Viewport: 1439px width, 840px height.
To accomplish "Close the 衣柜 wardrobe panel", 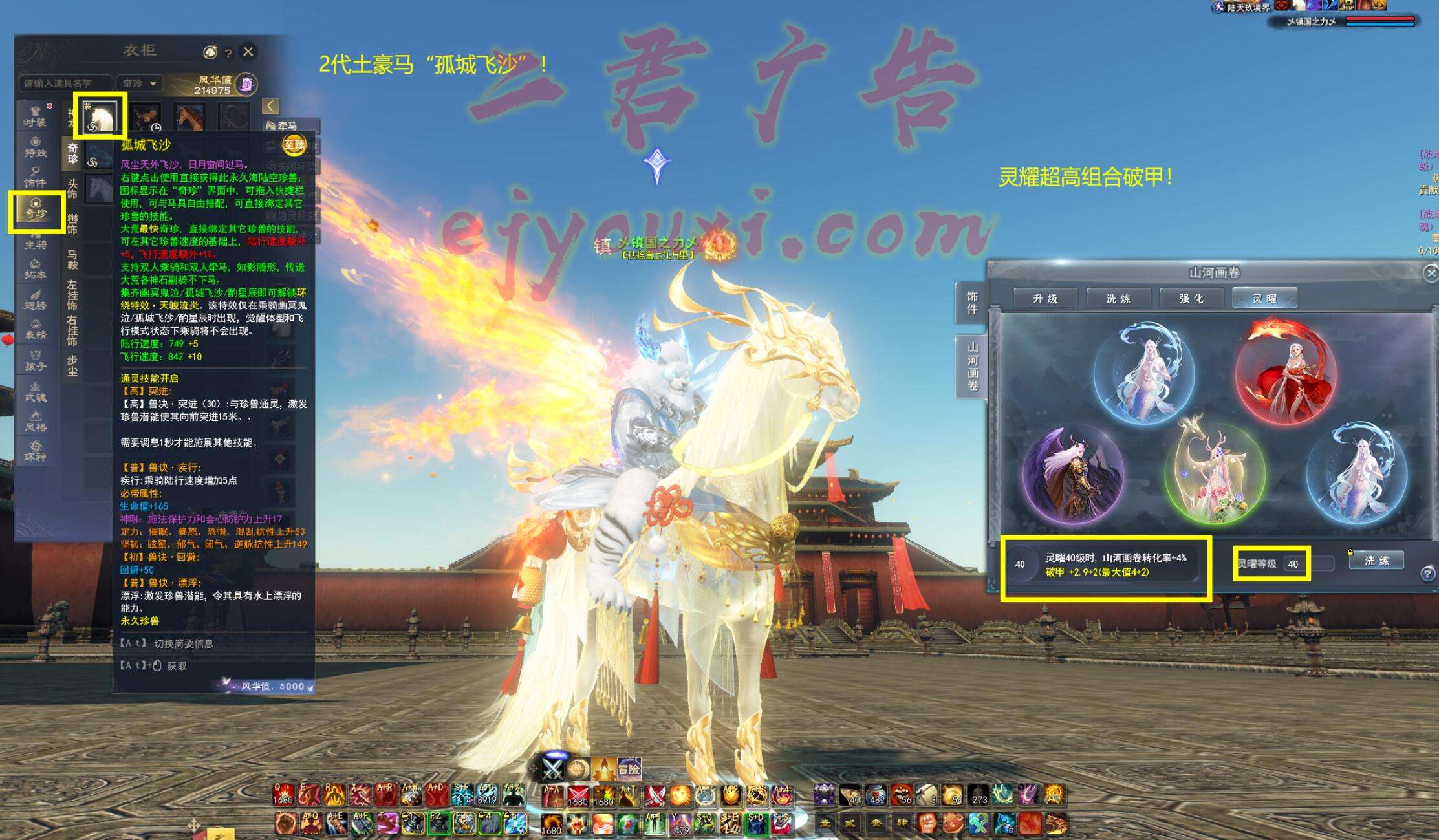I will coord(248,52).
